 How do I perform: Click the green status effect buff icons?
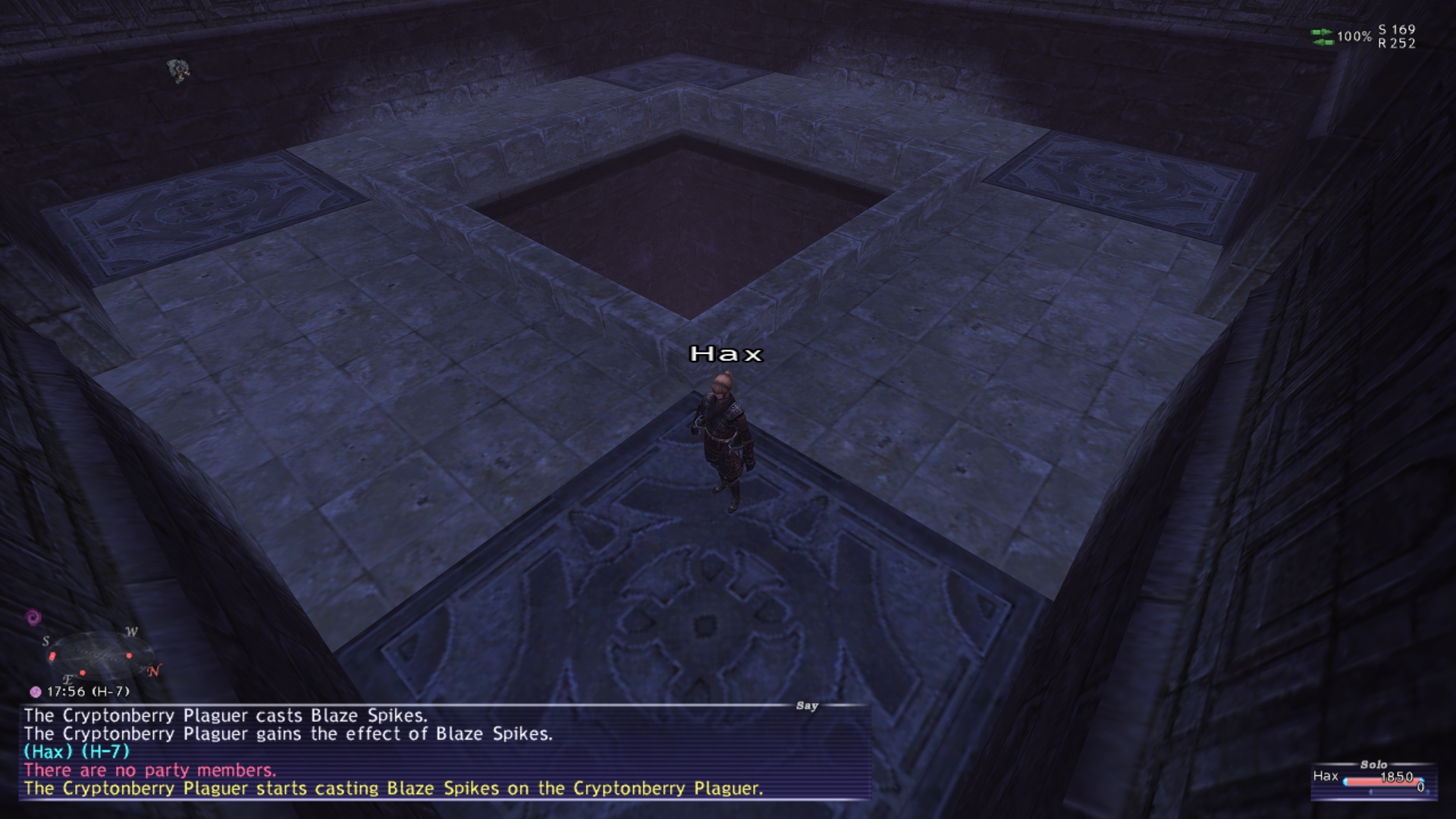1322,37
